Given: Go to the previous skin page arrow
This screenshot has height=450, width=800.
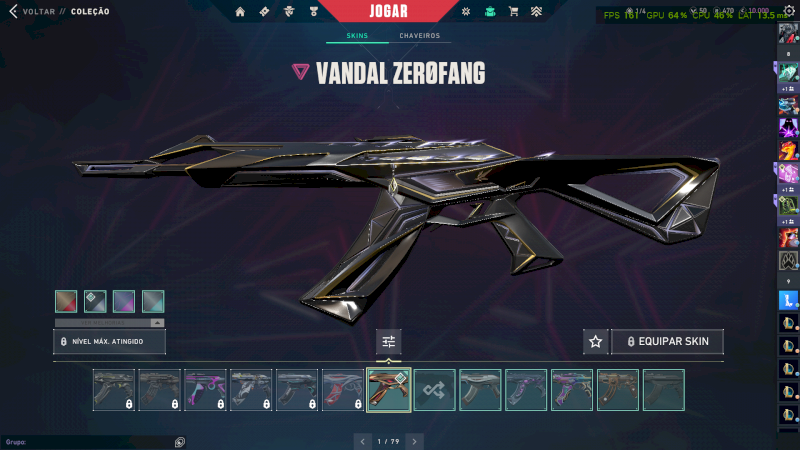Looking at the screenshot, I should [x=362, y=440].
